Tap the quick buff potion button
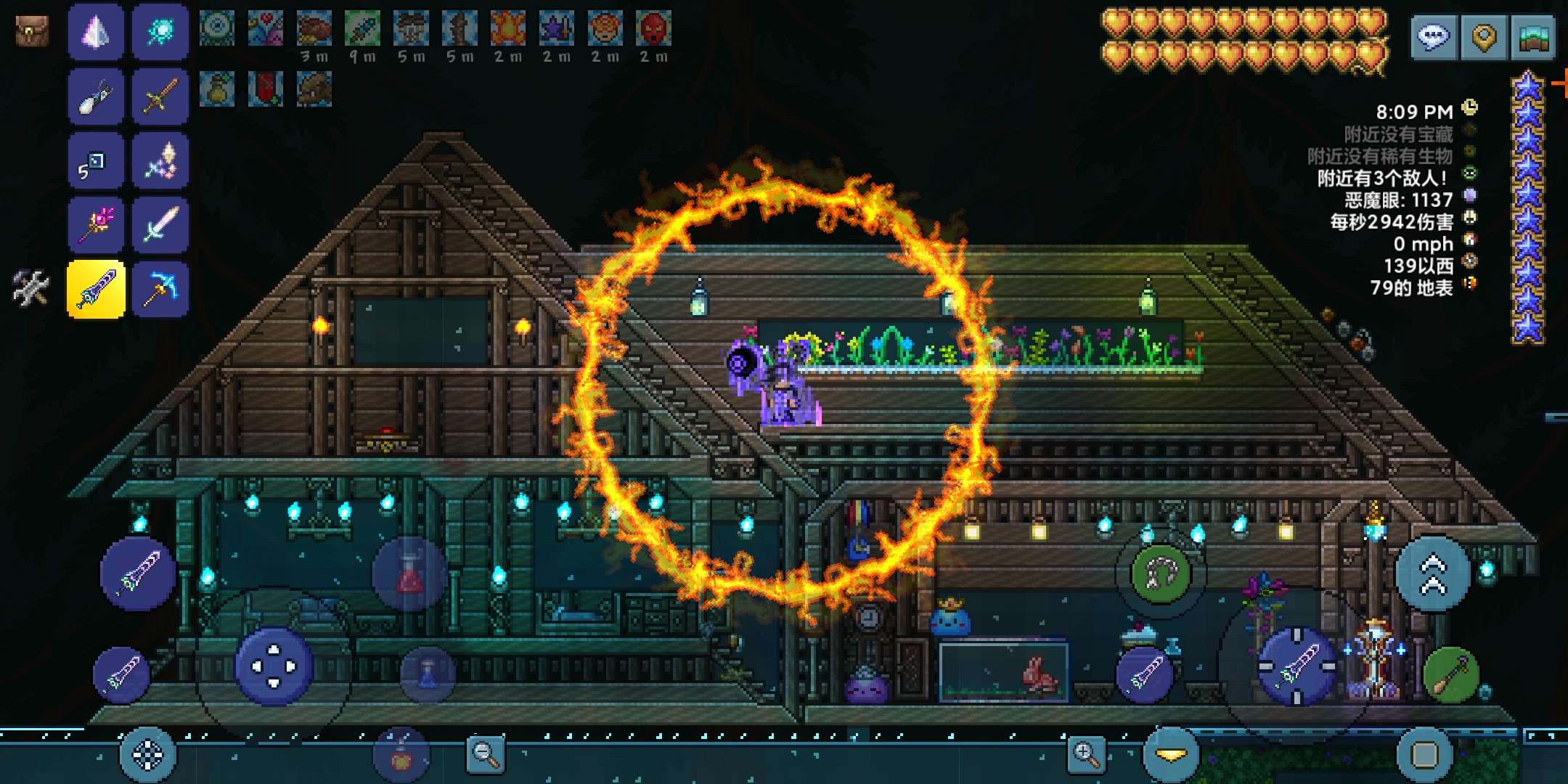 click(401, 755)
